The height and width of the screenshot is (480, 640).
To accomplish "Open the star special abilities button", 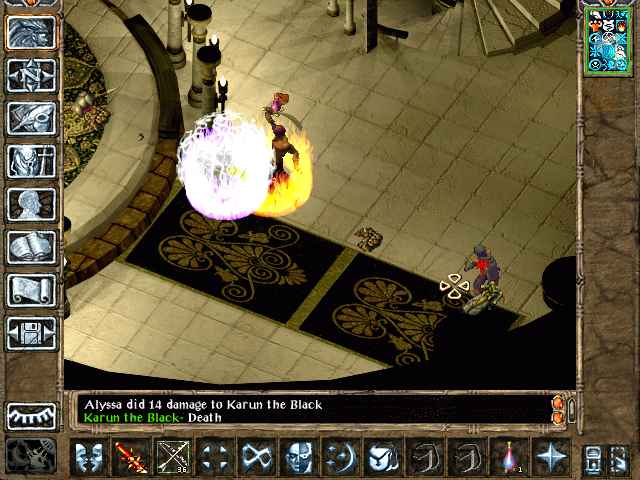I will [550, 457].
